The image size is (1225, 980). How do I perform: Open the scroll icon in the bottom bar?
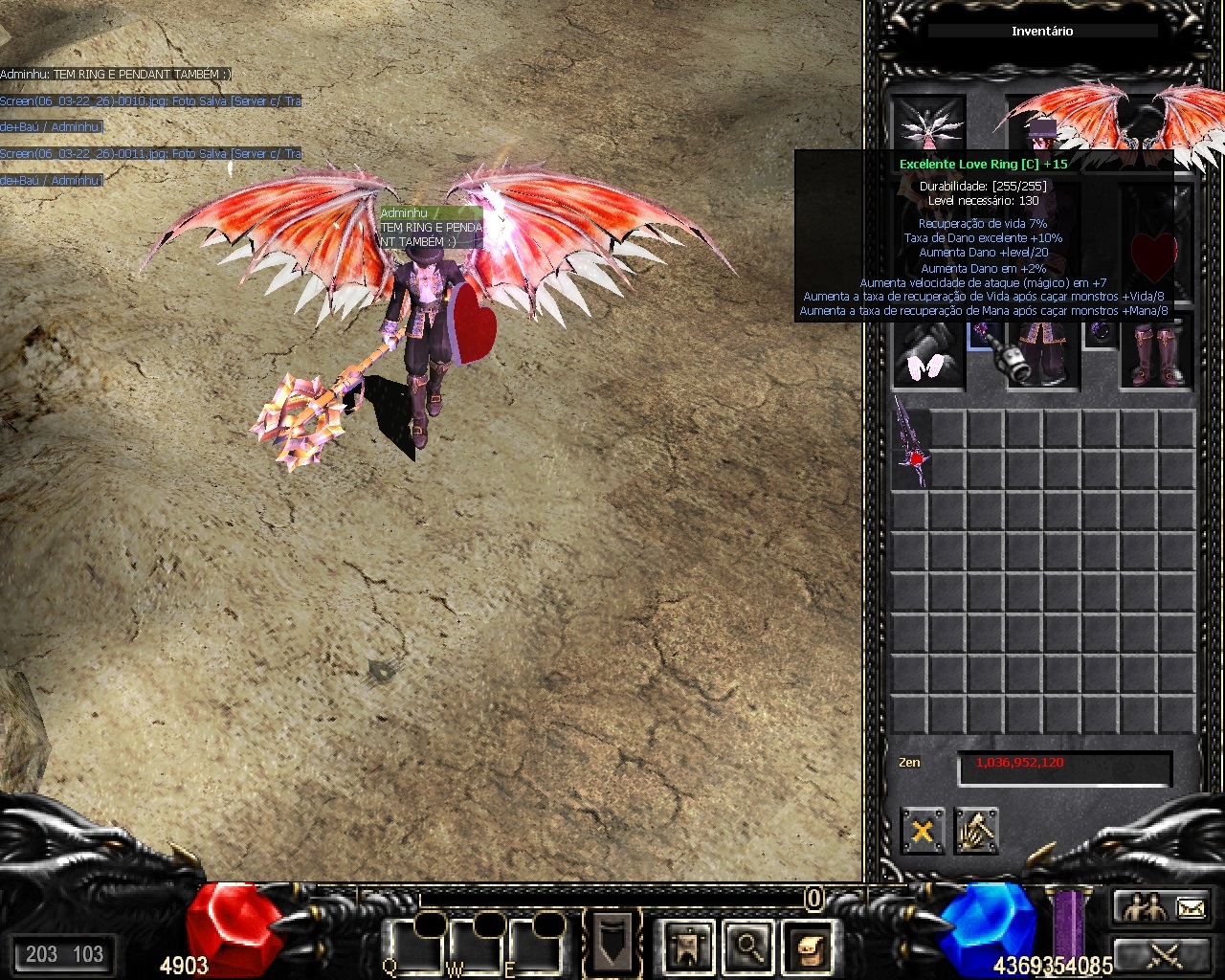pyautogui.click(x=809, y=947)
